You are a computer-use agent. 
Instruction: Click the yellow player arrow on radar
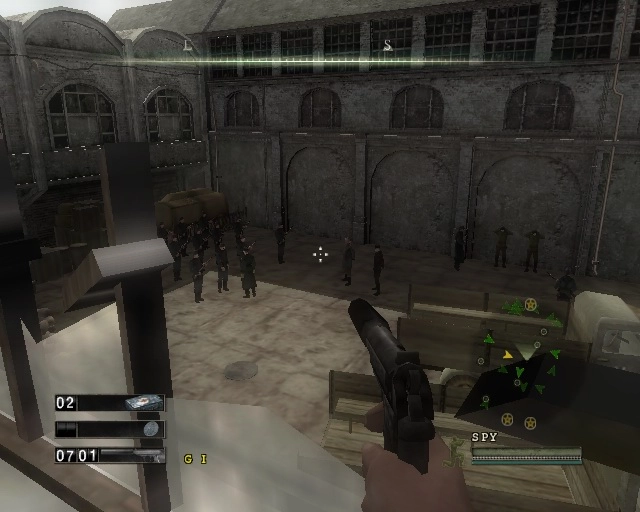pos(508,354)
